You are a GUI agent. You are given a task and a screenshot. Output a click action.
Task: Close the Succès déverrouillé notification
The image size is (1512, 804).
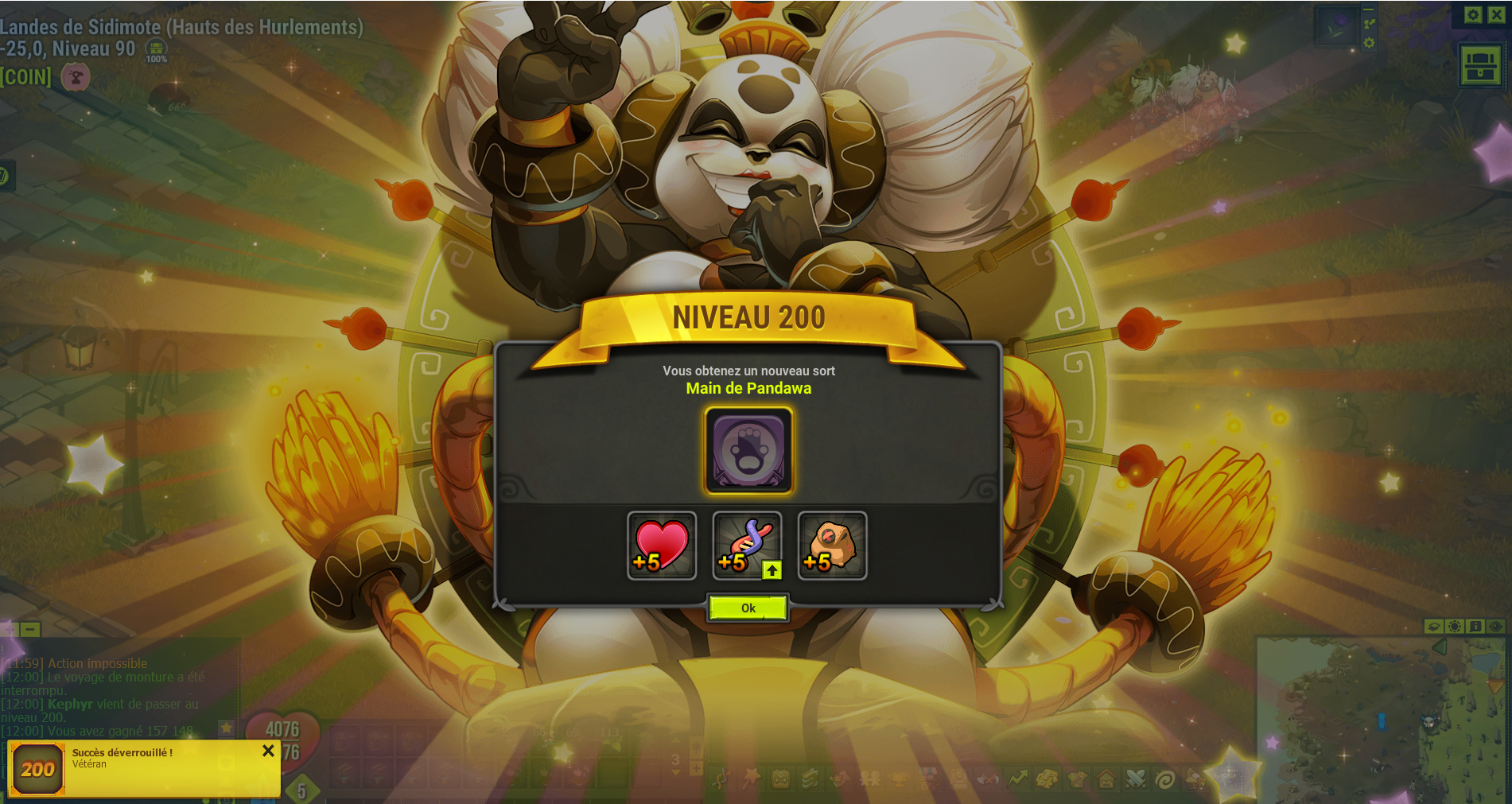pos(268,751)
